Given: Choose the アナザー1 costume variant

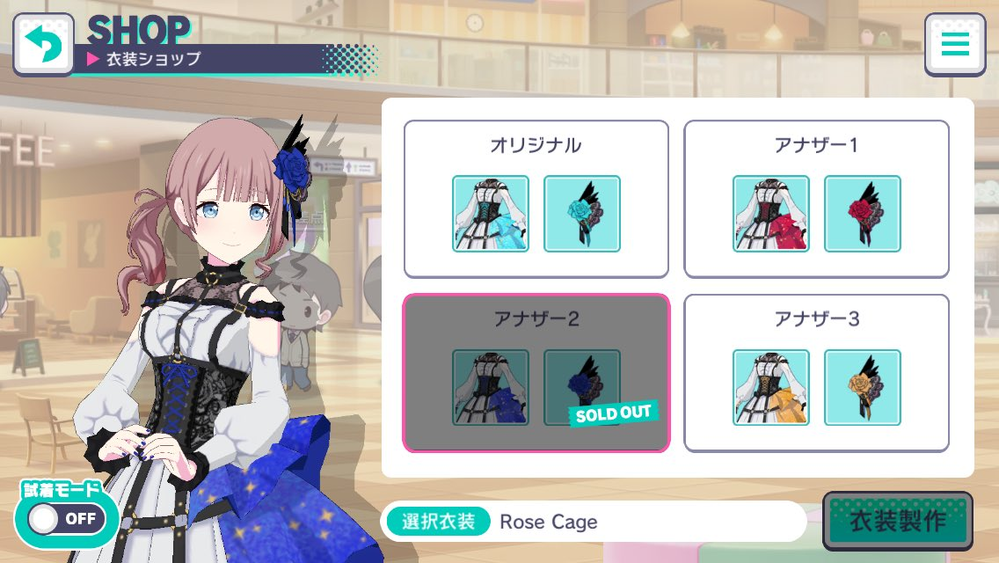Looking at the screenshot, I should pos(816,146).
